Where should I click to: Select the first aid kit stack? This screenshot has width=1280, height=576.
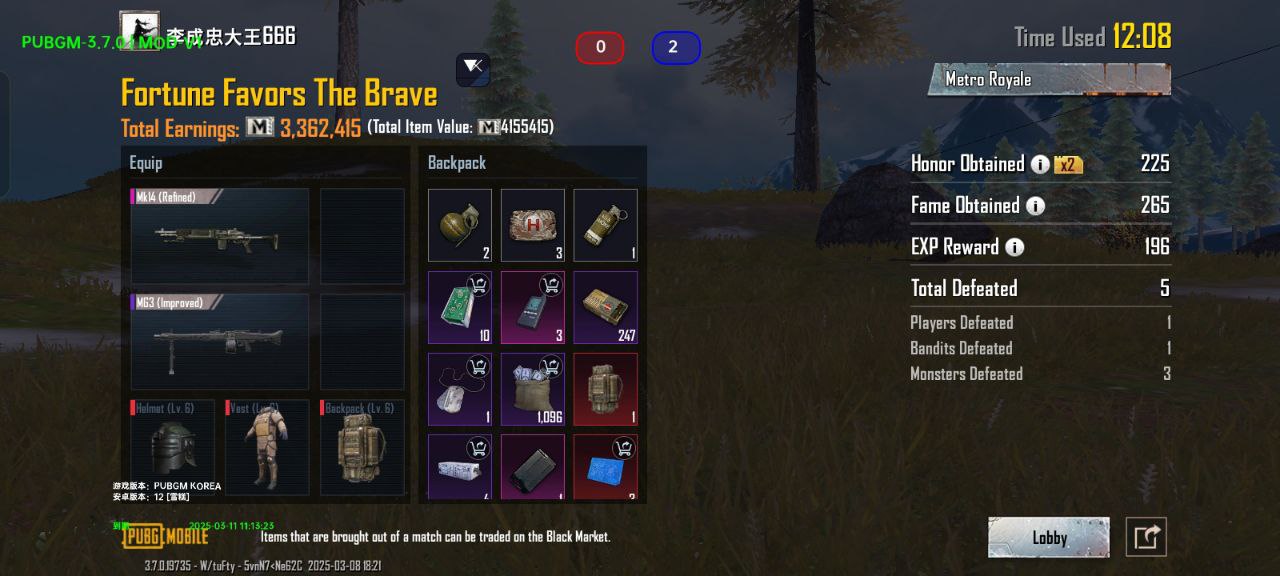(532, 225)
